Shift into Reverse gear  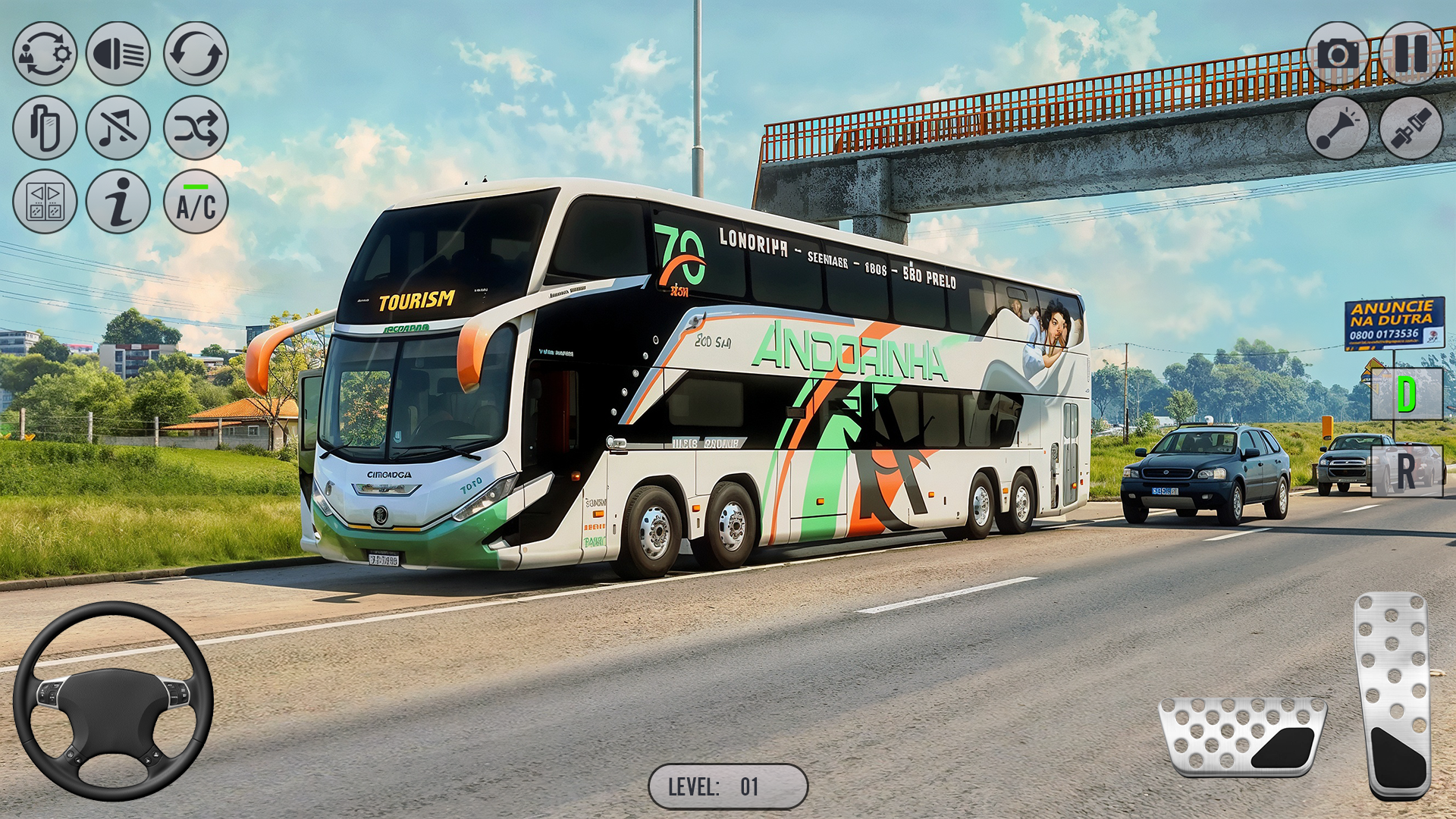pos(1407,472)
